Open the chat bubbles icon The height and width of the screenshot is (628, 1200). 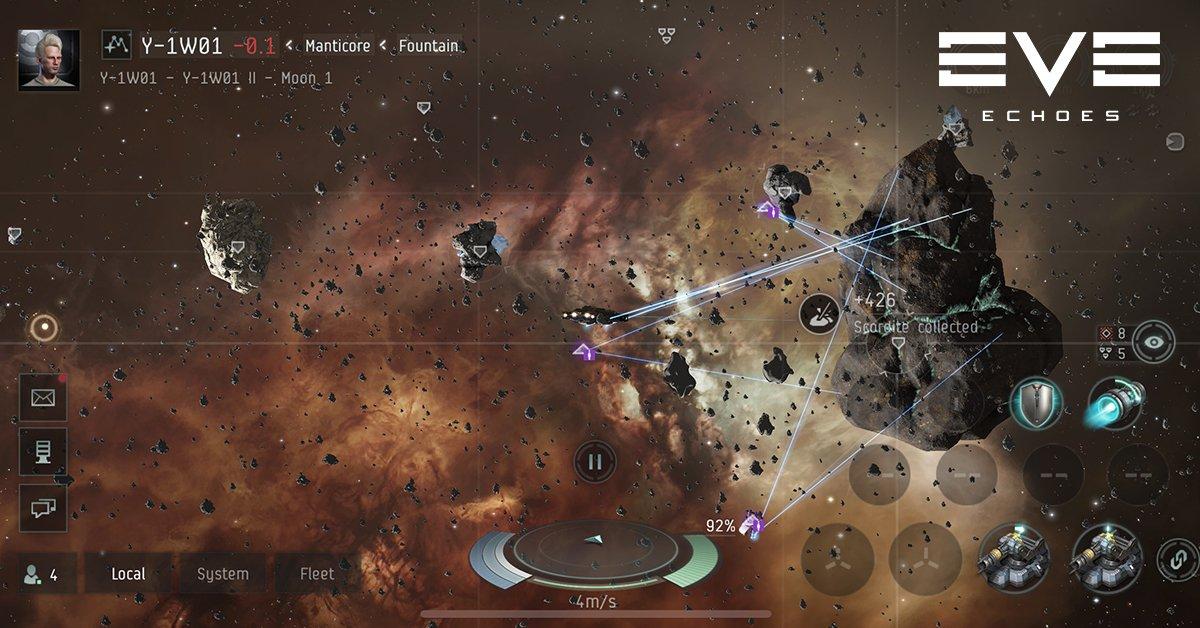pyautogui.click(x=43, y=508)
